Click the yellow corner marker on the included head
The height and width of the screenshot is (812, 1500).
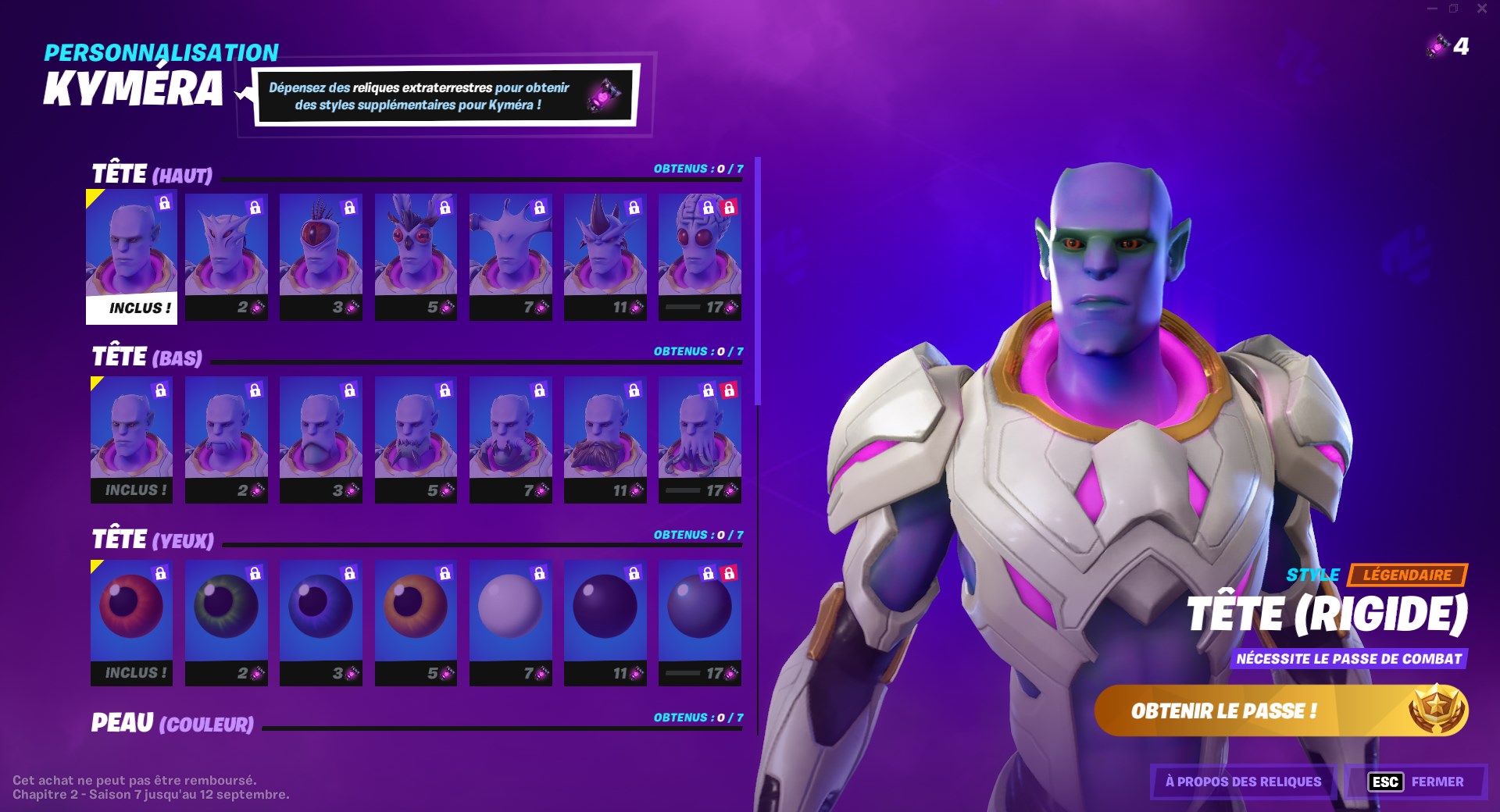pyautogui.click(x=92, y=198)
